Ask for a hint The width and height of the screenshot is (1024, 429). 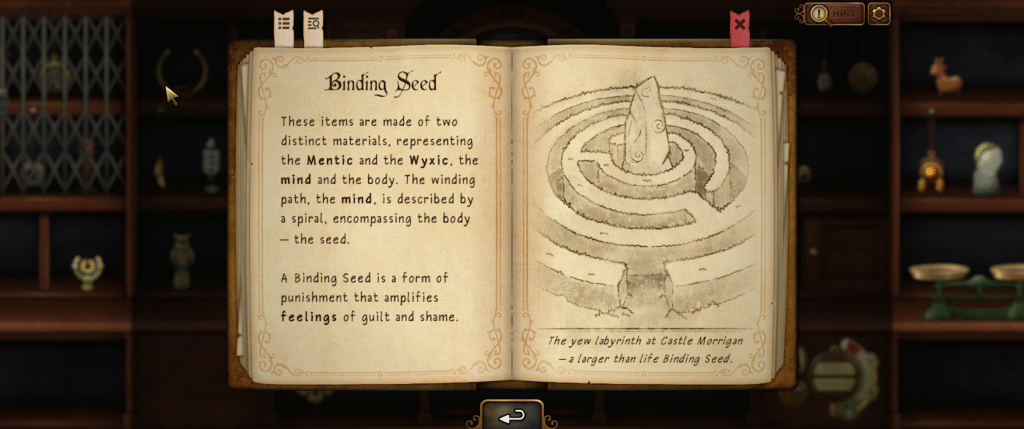[832, 14]
